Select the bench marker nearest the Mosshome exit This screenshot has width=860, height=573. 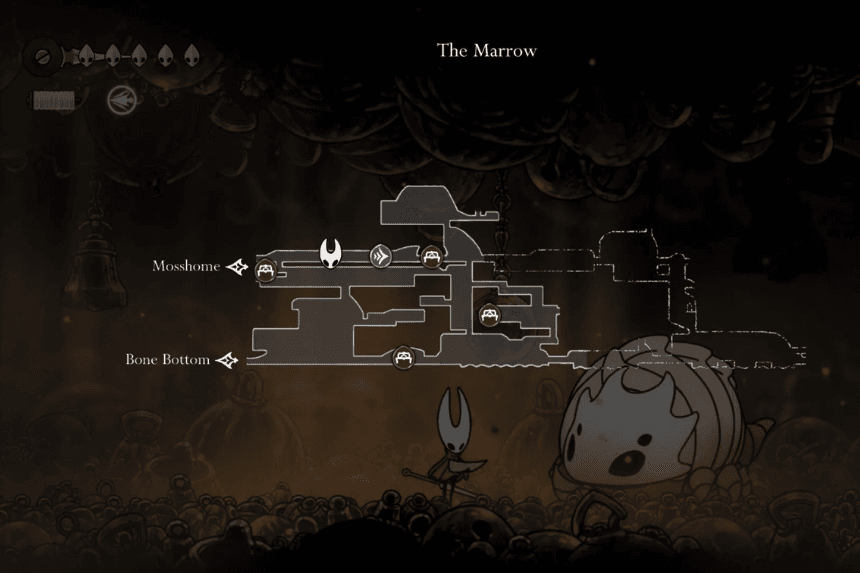(266, 269)
